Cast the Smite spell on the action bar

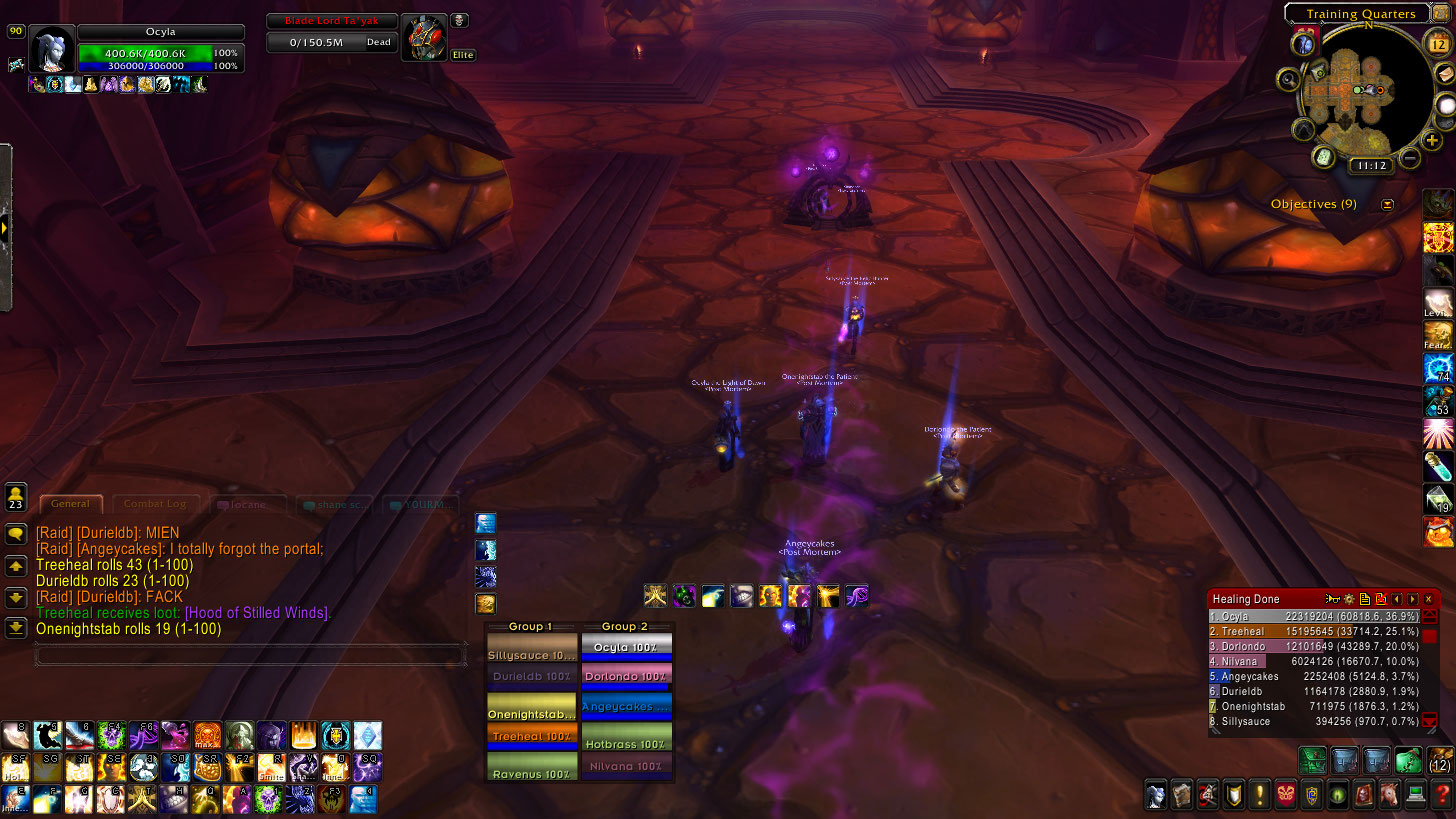click(x=273, y=768)
